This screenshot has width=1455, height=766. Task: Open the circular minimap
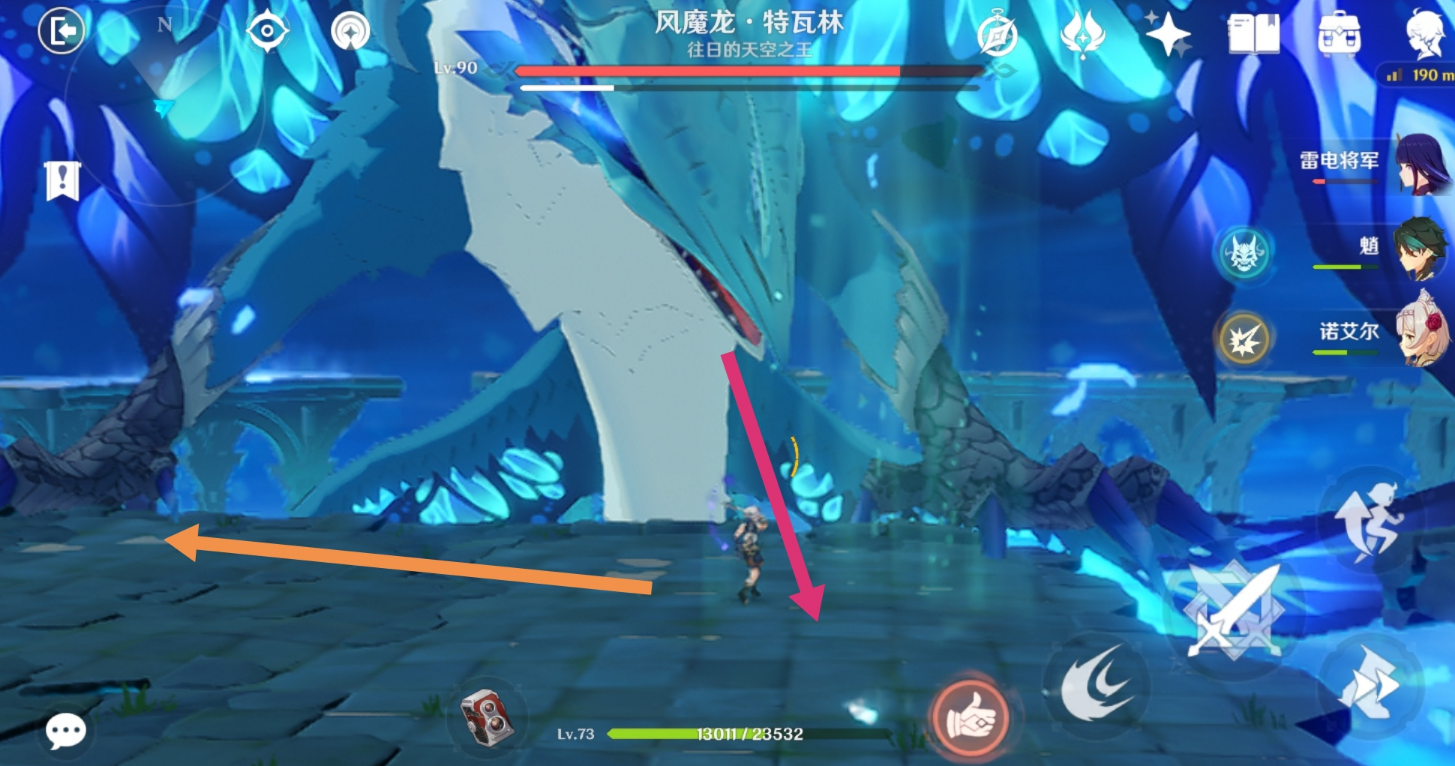(x=165, y=105)
